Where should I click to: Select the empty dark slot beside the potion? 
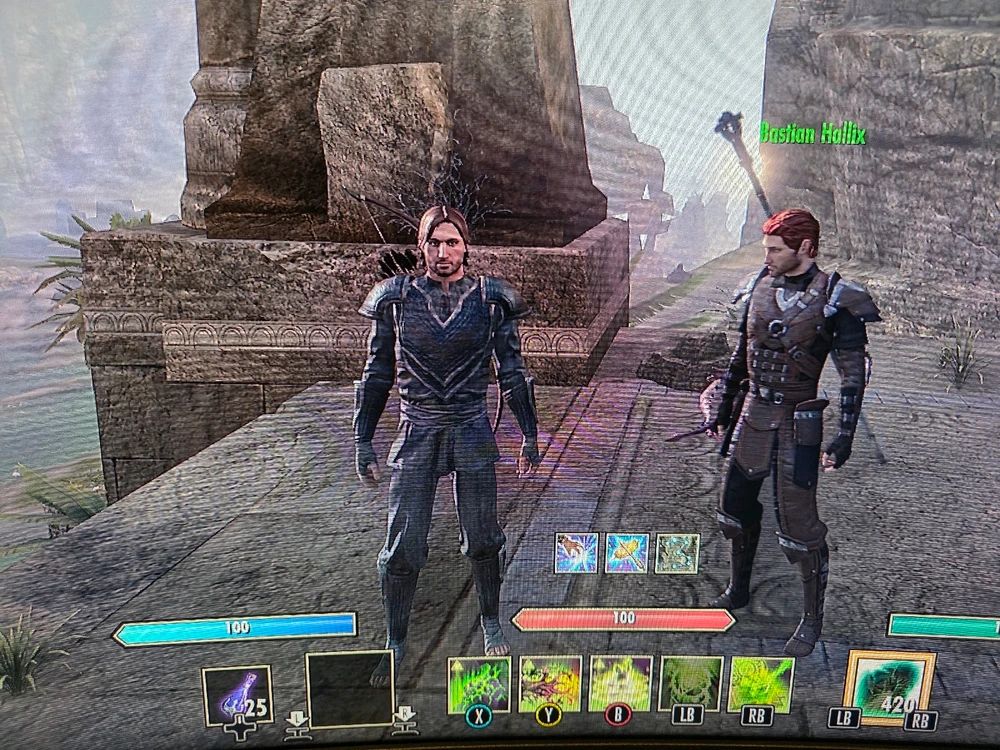click(x=349, y=688)
